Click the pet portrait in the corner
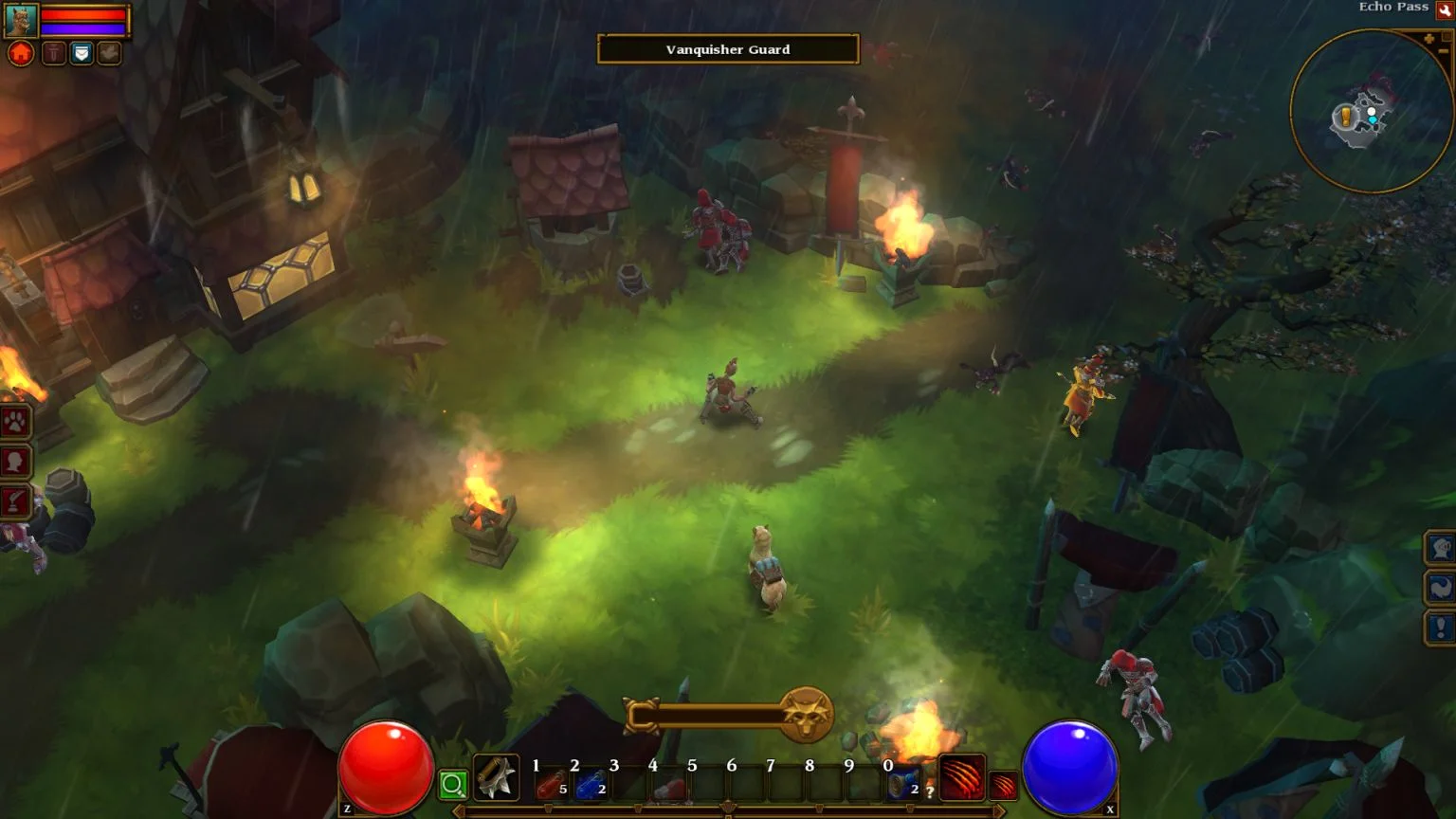The height and width of the screenshot is (819, 1456). coord(20,20)
